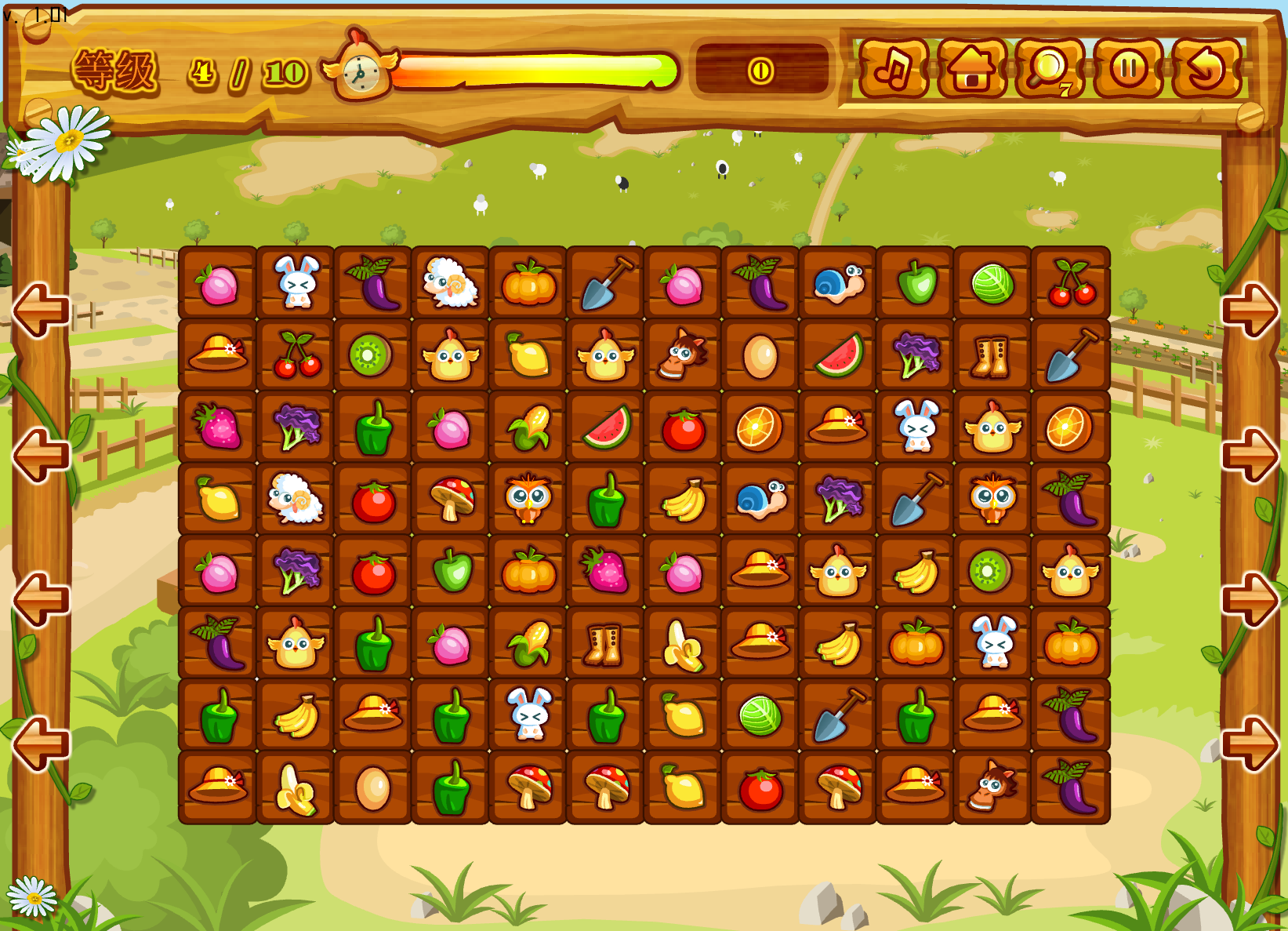Return to the home menu
This screenshot has height=931, width=1288.
(x=971, y=69)
